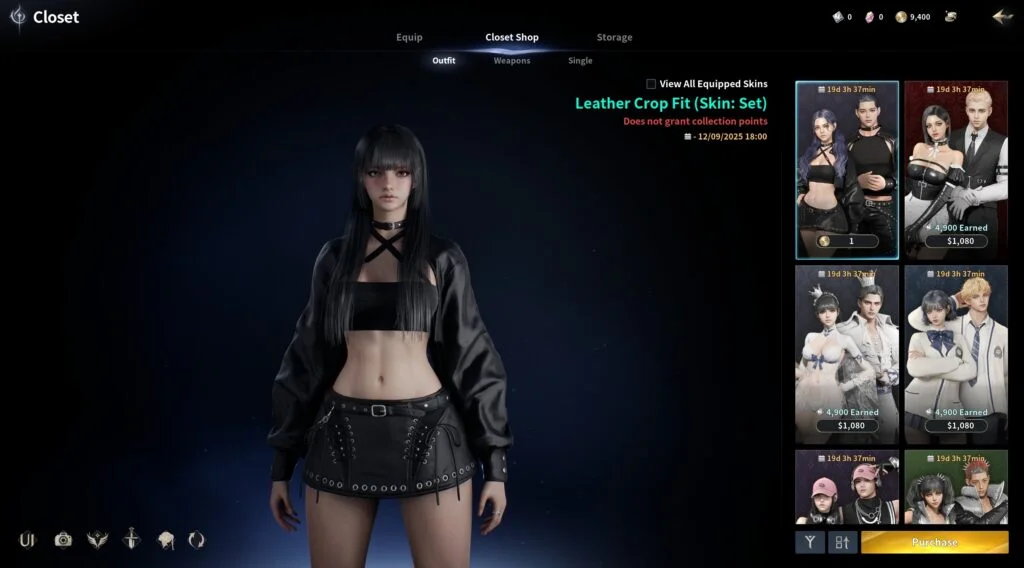Image resolution: width=1024 pixels, height=568 pixels.
Task: Toggle the UI visibility icon
Action: [27, 540]
